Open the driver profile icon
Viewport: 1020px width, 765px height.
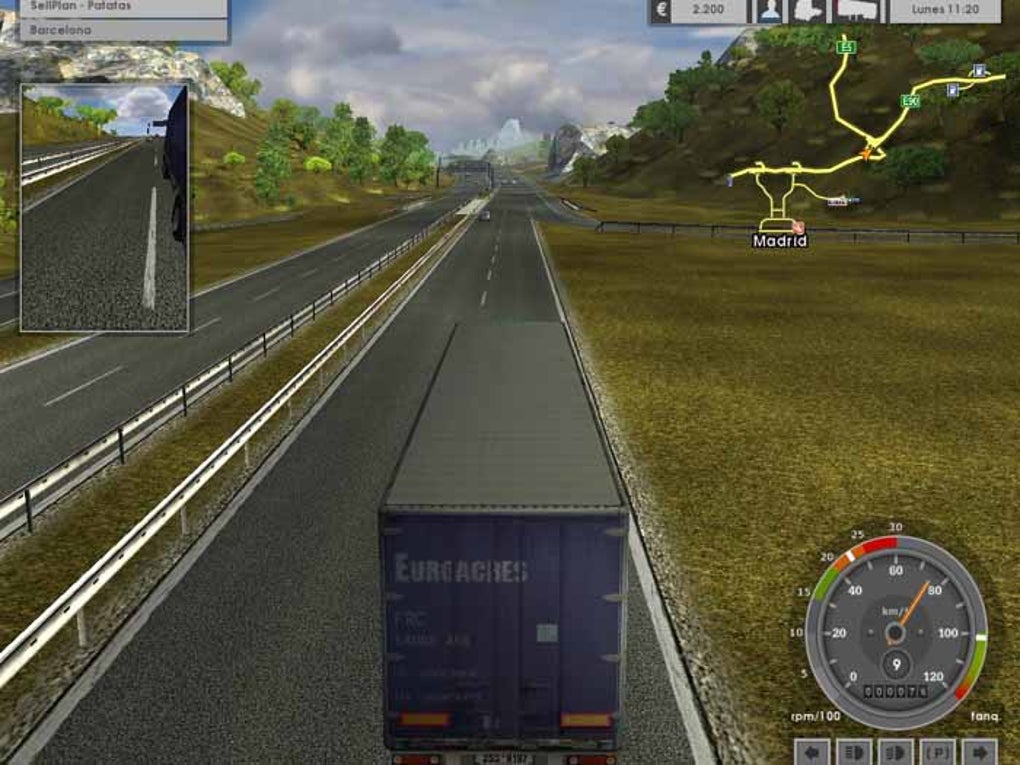pyautogui.click(x=769, y=11)
